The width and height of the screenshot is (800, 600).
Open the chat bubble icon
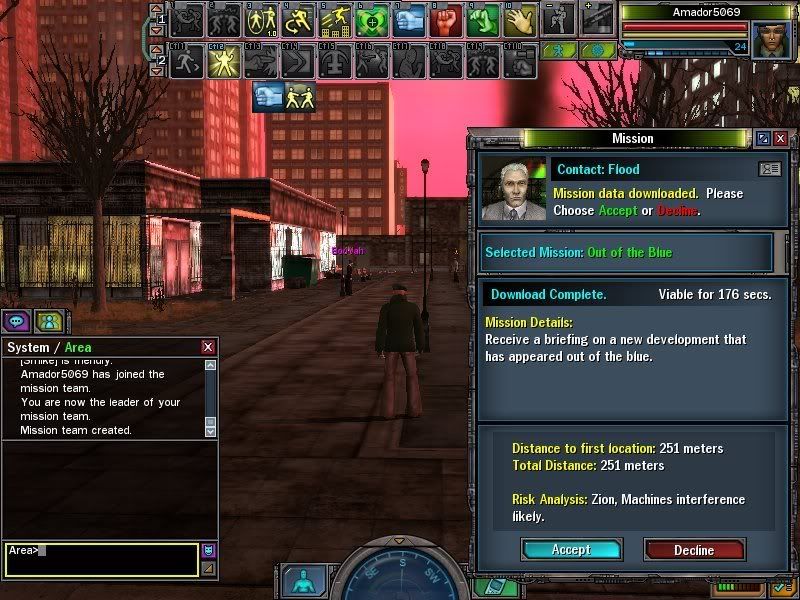[x=16, y=321]
